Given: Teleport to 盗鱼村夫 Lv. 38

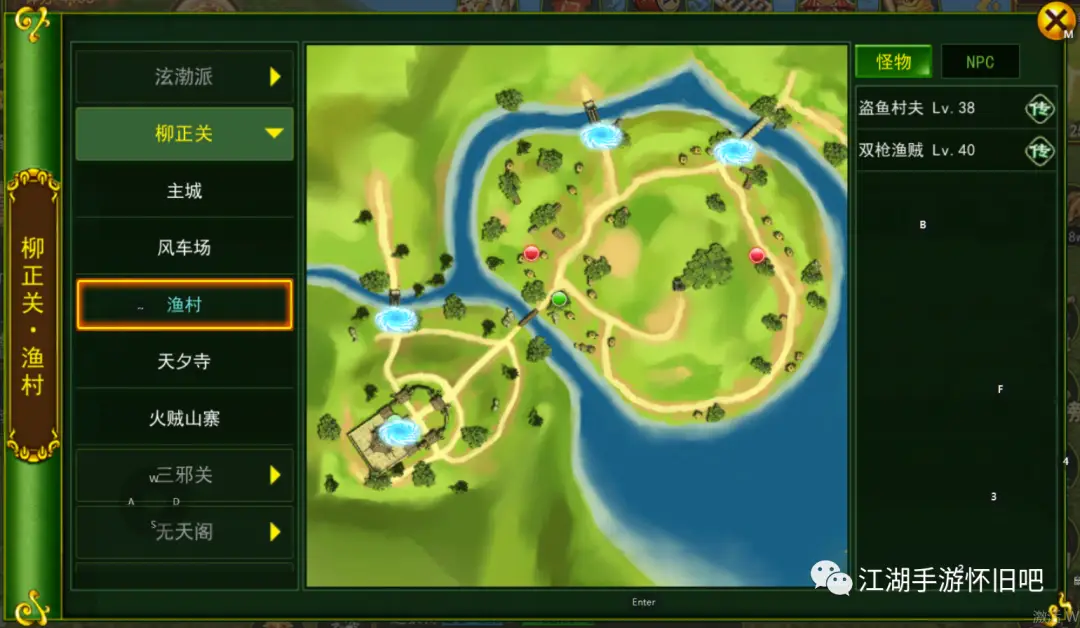Looking at the screenshot, I should [x=1040, y=108].
